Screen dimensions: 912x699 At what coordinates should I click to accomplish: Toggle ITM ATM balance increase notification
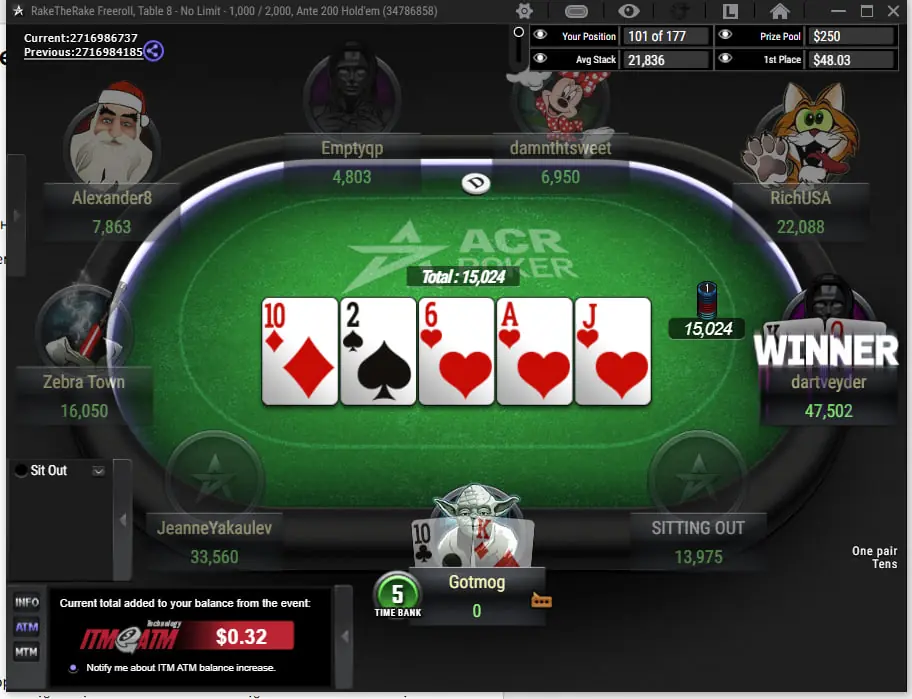(73, 668)
